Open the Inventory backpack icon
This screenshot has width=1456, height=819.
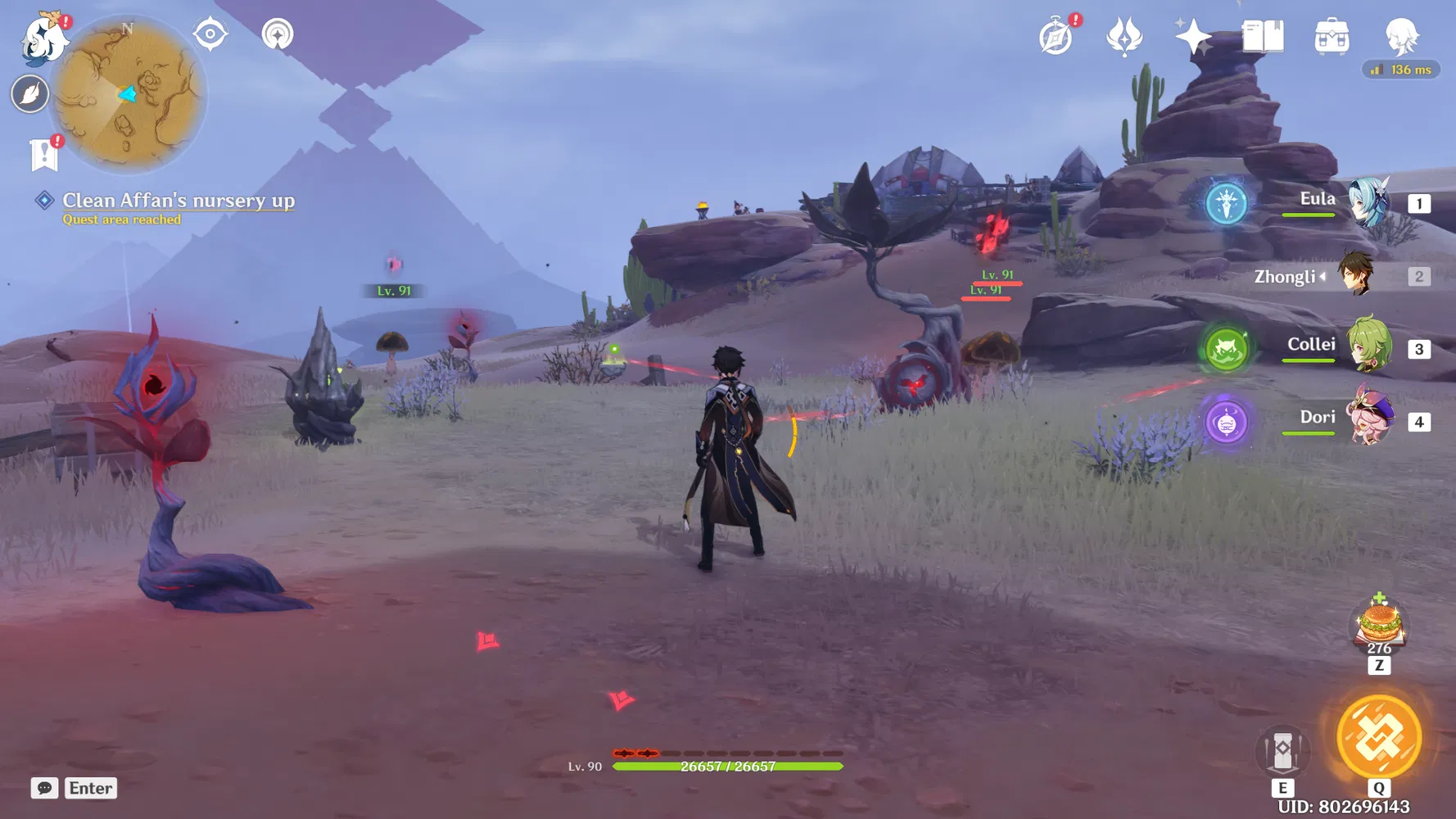click(x=1331, y=36)
